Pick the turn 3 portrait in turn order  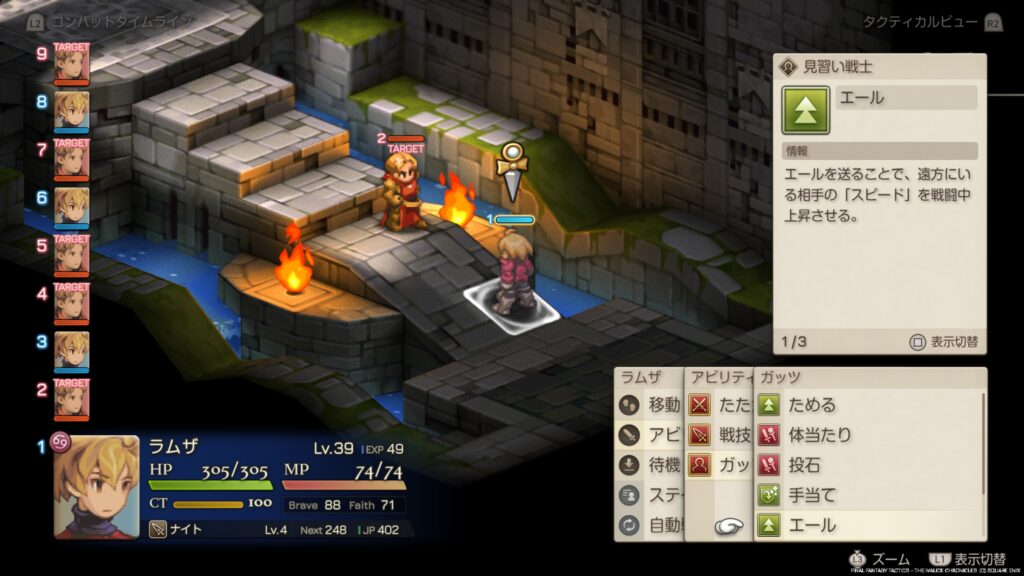pos(71,350)
